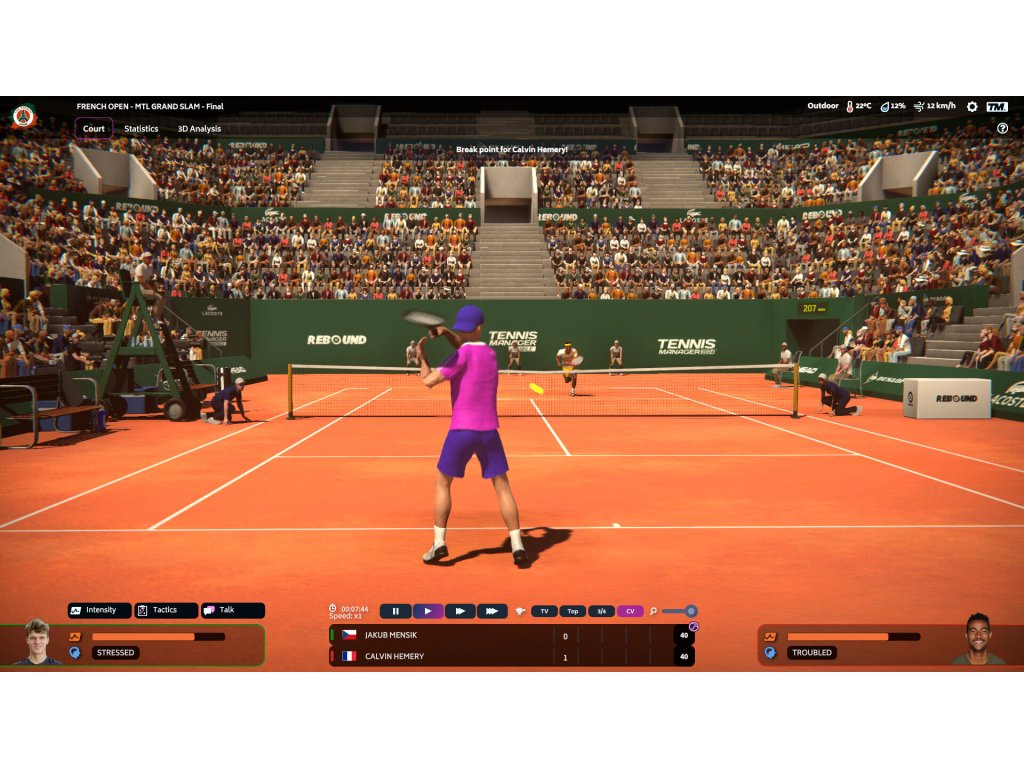Switch to the TV camera view
This screenshot has width=1024, height=768.
tap(544, 611)
